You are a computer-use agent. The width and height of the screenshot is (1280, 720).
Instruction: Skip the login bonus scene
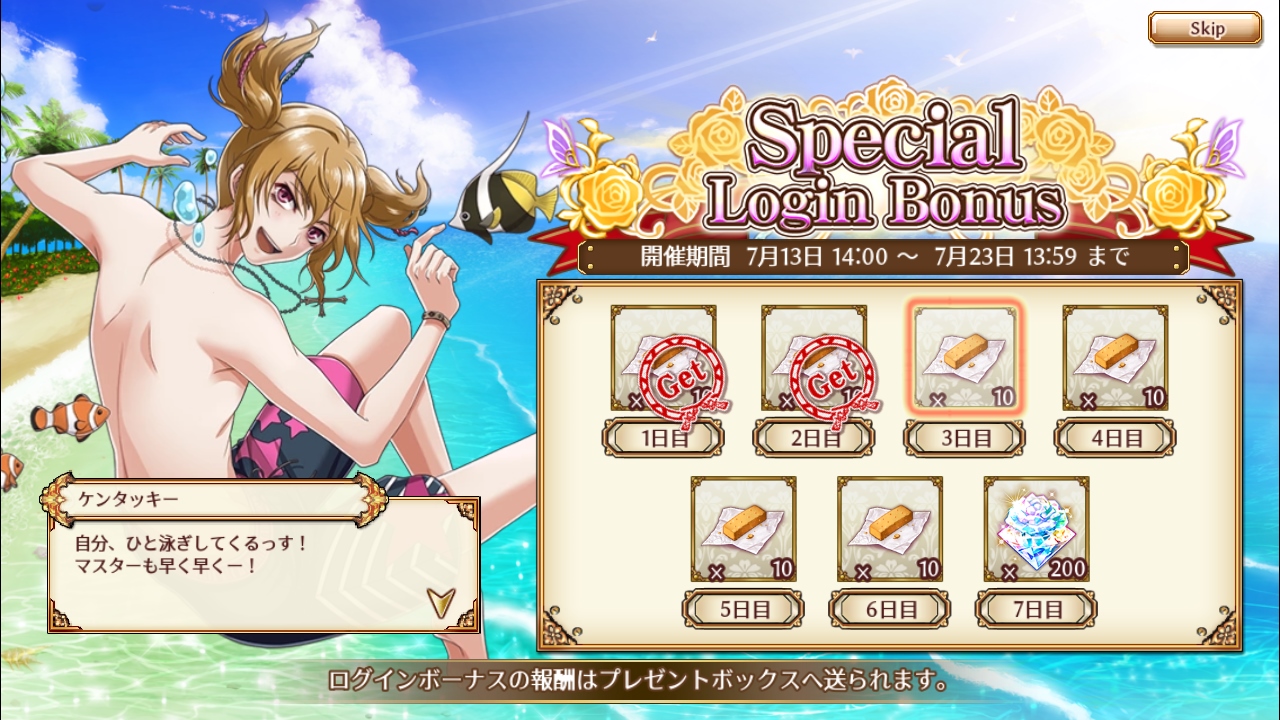point(1204,29)
